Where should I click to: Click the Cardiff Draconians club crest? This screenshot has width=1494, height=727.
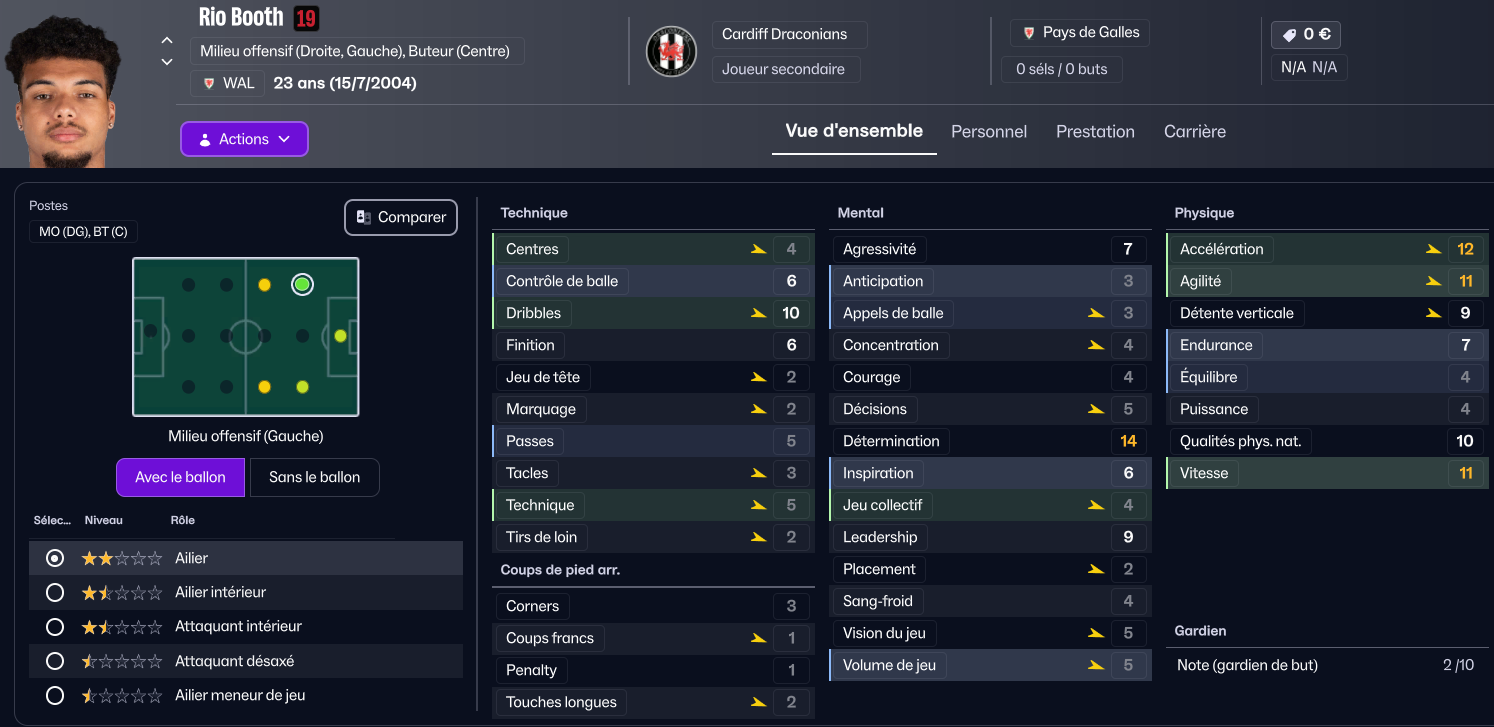(671, 52)
